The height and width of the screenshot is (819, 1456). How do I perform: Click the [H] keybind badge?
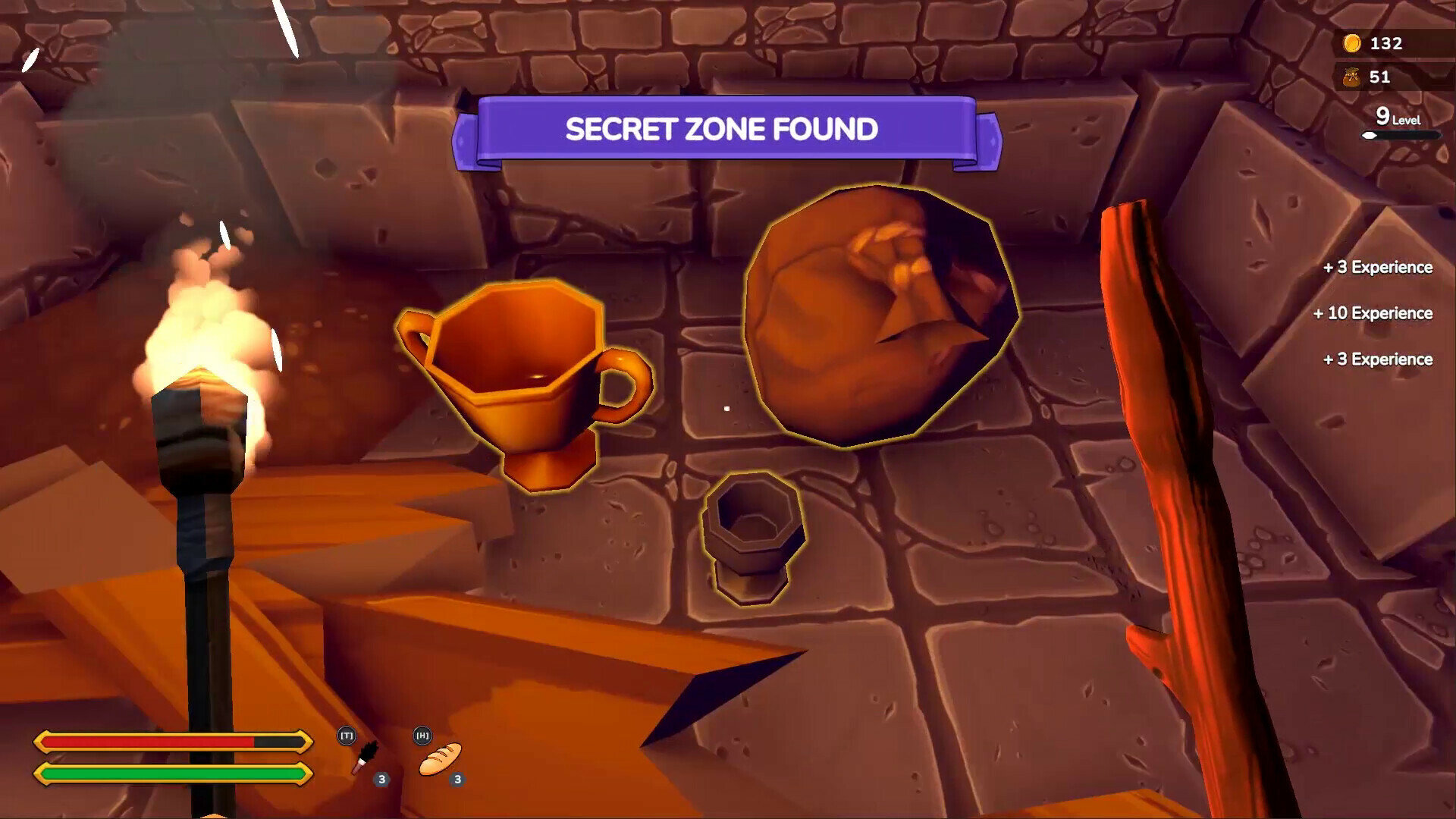[422, 736]
